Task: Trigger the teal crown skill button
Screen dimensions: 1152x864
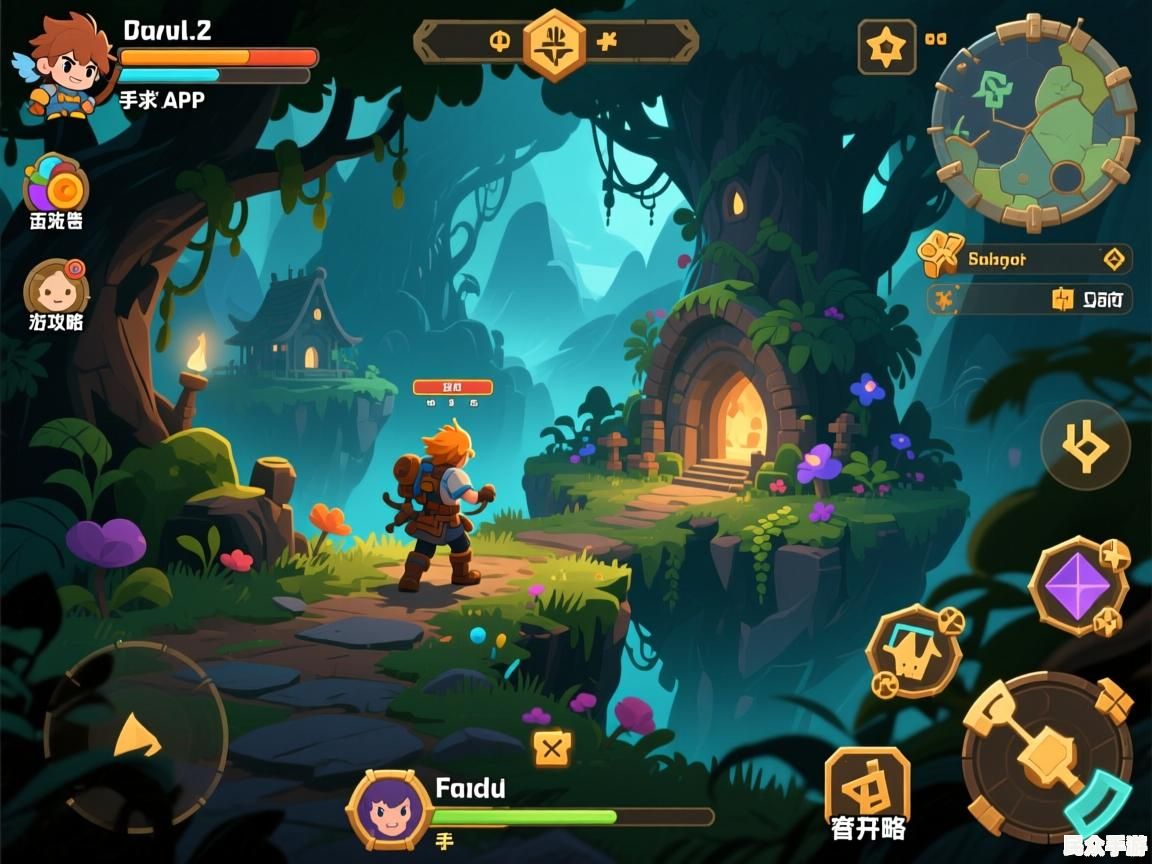Action: tap(913, 652)
